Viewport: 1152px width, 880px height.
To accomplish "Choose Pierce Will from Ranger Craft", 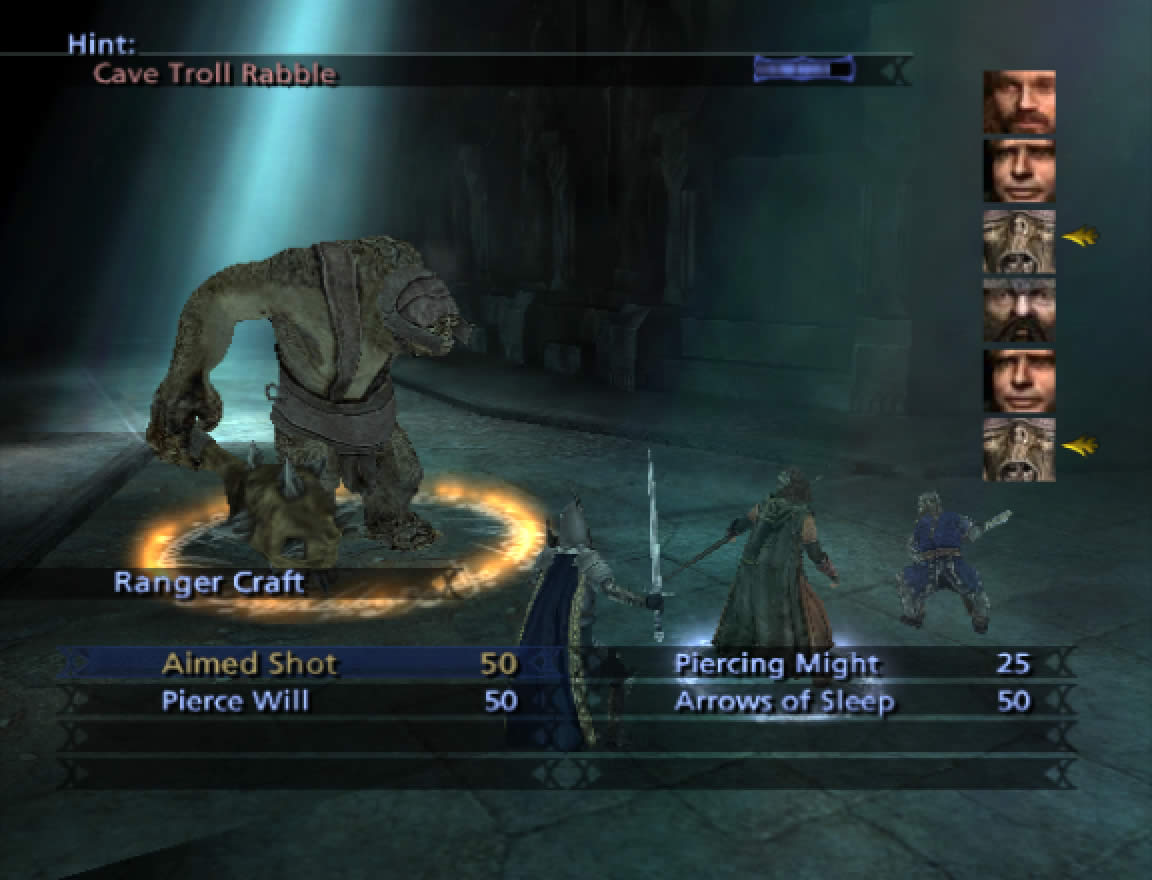I will point(236,701).
